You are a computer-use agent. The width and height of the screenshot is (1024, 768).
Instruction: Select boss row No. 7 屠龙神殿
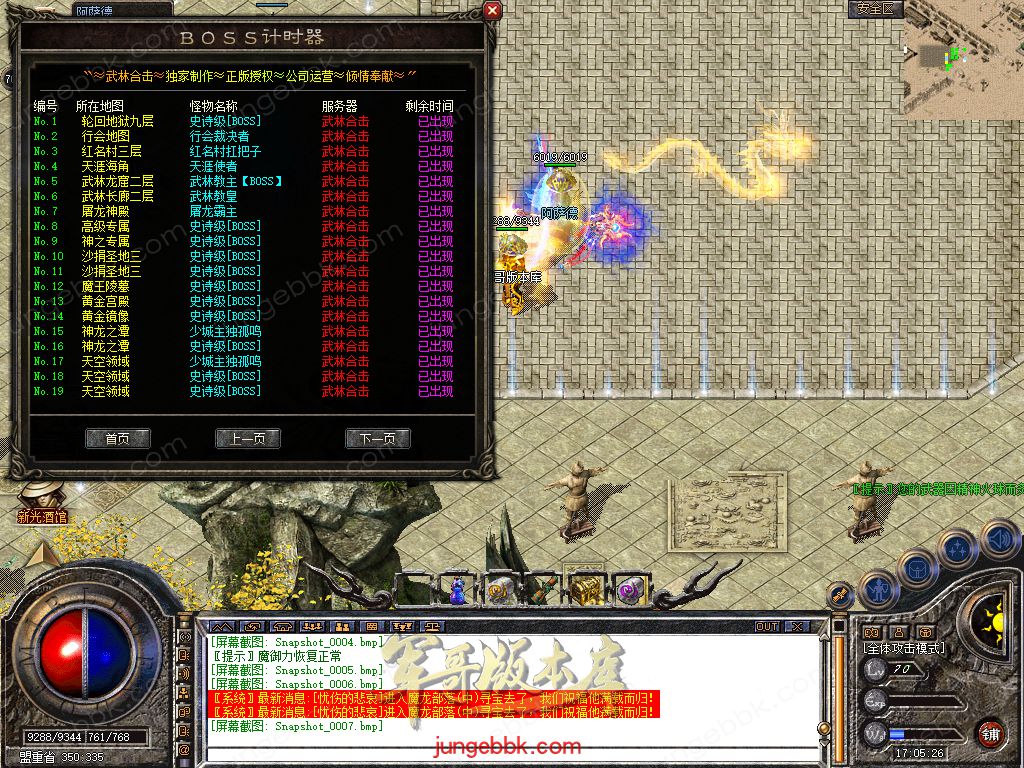pos(105,211)
